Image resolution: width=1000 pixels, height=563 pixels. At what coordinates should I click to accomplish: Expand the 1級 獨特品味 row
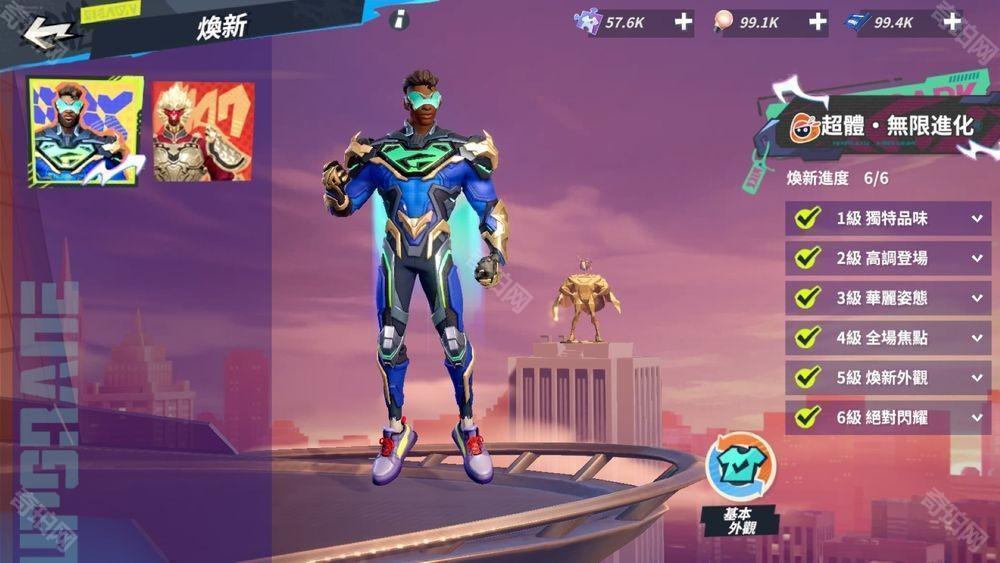tap(976, 218)
